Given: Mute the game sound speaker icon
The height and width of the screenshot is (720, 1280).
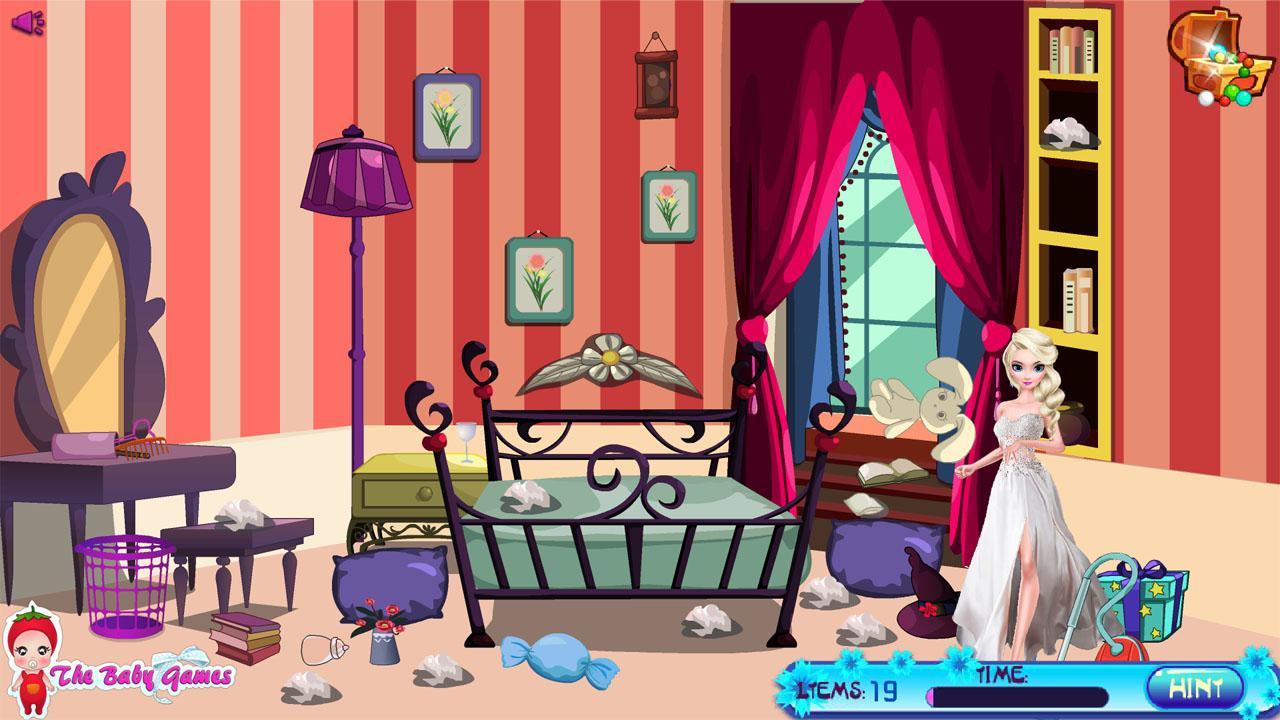Looking at the screenshot, I should (x=28, y=22).
